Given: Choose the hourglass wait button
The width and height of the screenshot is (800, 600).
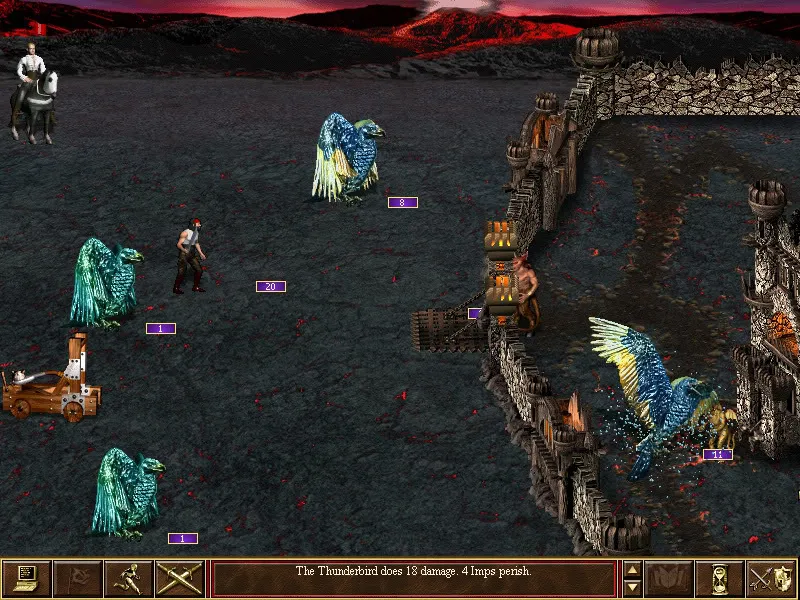Looking at the screenshot, I should tap(720, 578).
